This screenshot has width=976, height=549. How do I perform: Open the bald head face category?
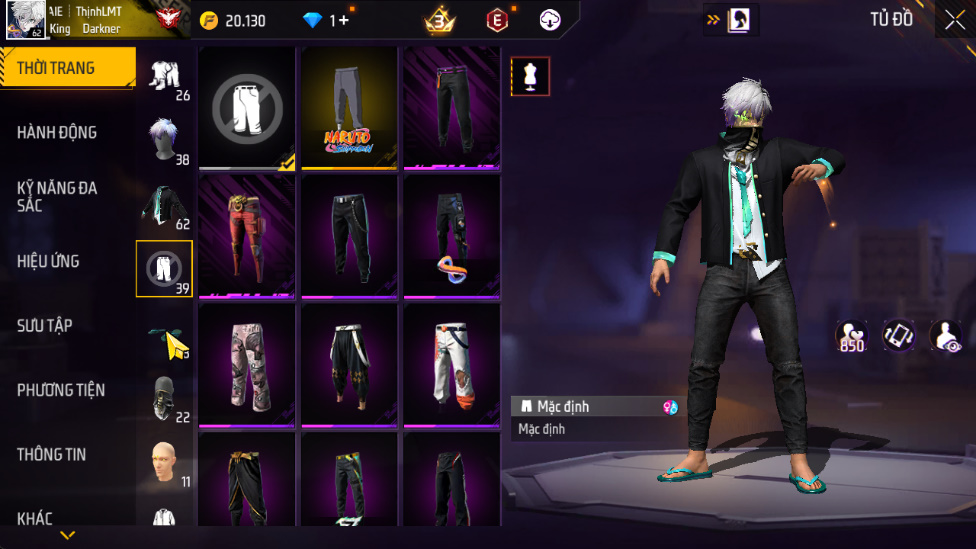(165, 462)
